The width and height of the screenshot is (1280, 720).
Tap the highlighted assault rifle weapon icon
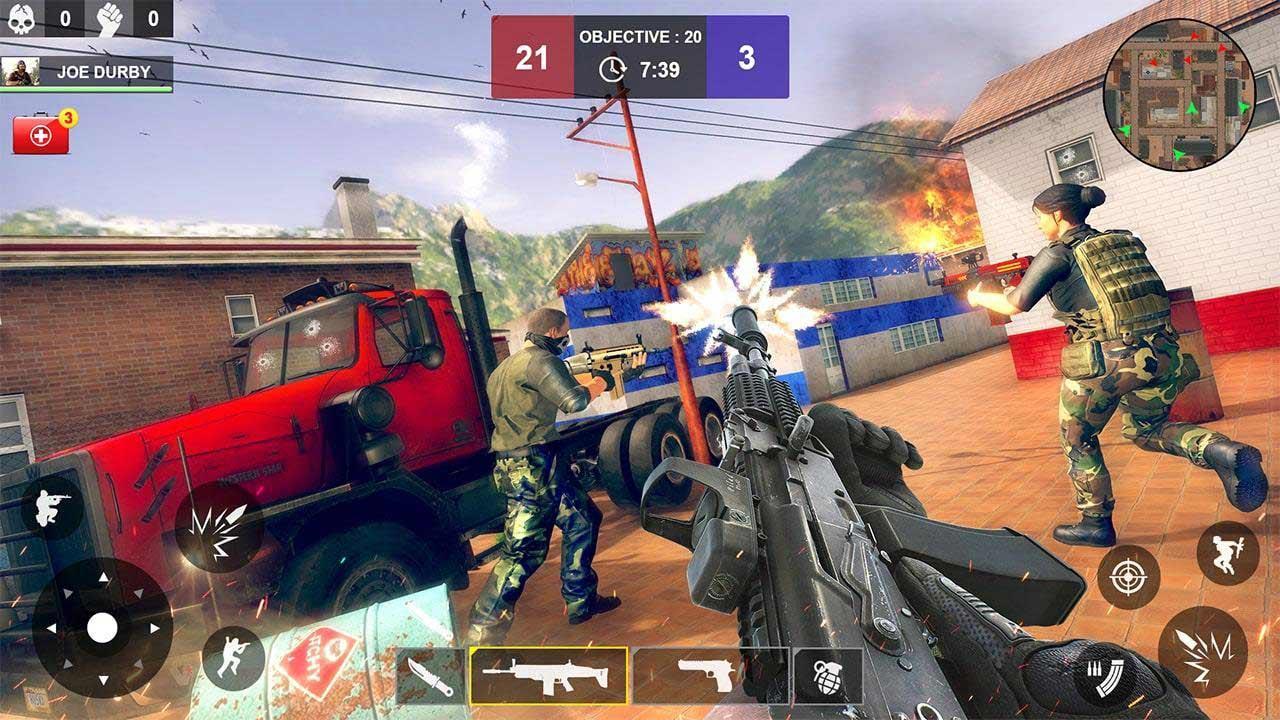click(x=549, y=672)
